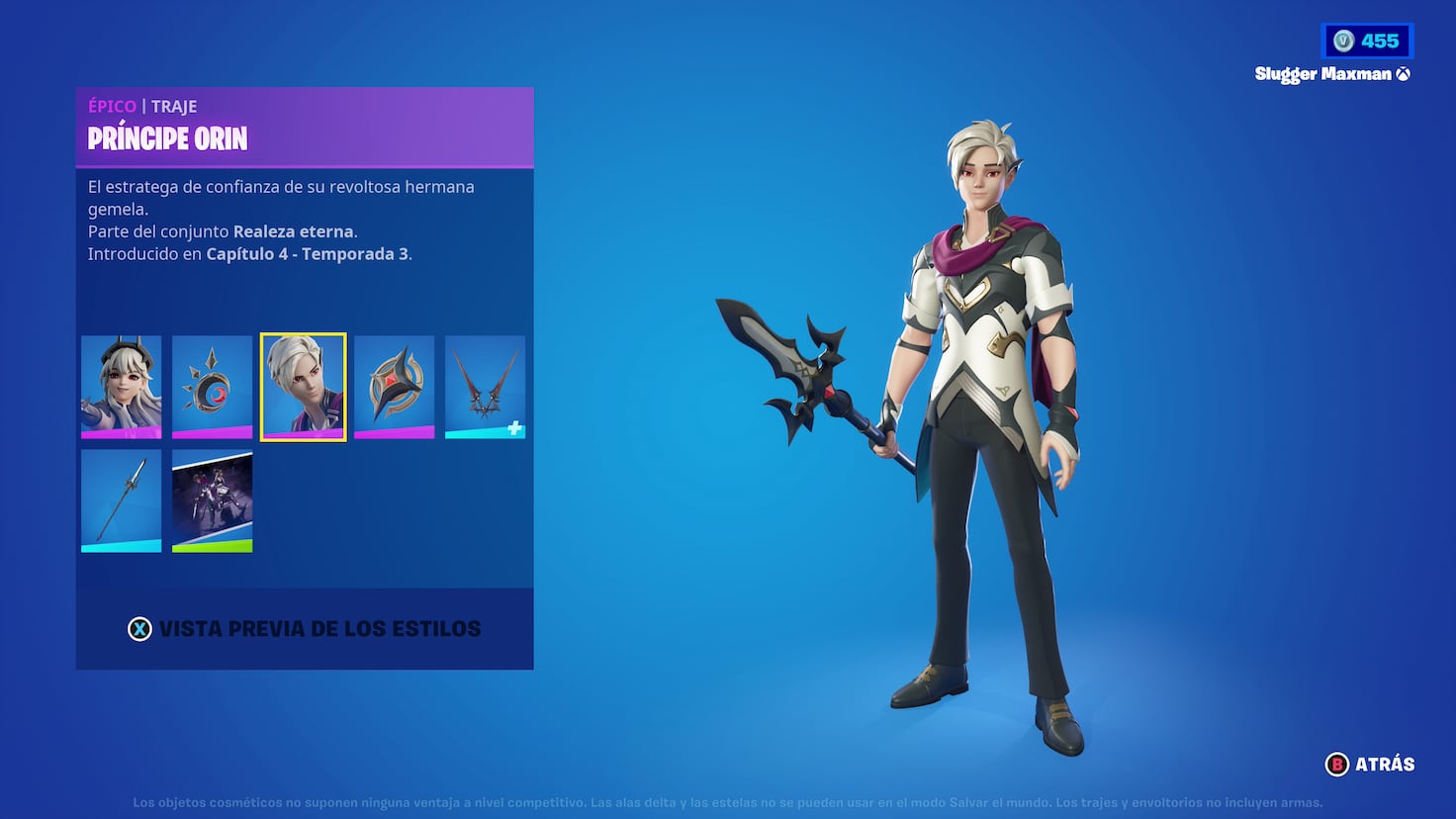Viewport: 1456px width, 819px height.
Task: Select the spear harvesting tool slot
Action: click(x=121, y=500)
